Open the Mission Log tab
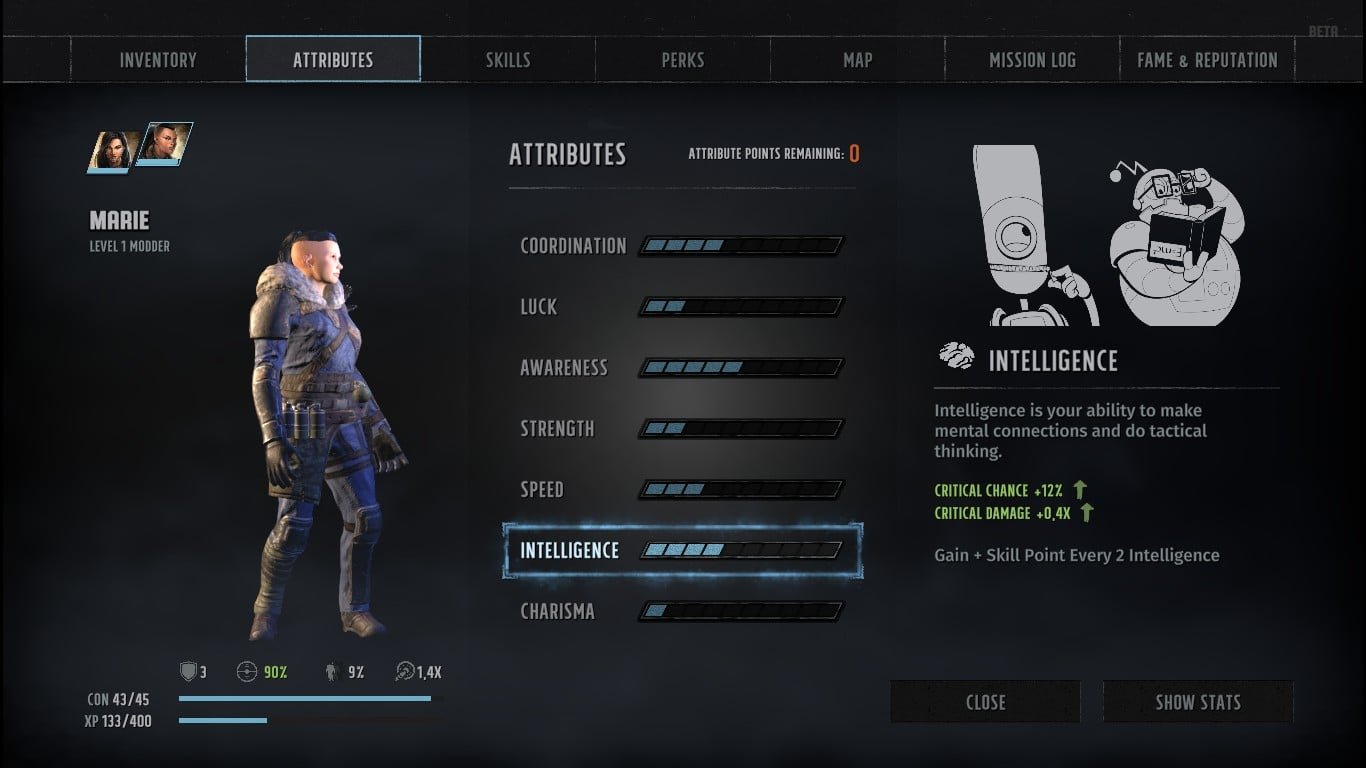Image resolution: width=1366 pixels, height=768 pixels. tap(1032, 60)
